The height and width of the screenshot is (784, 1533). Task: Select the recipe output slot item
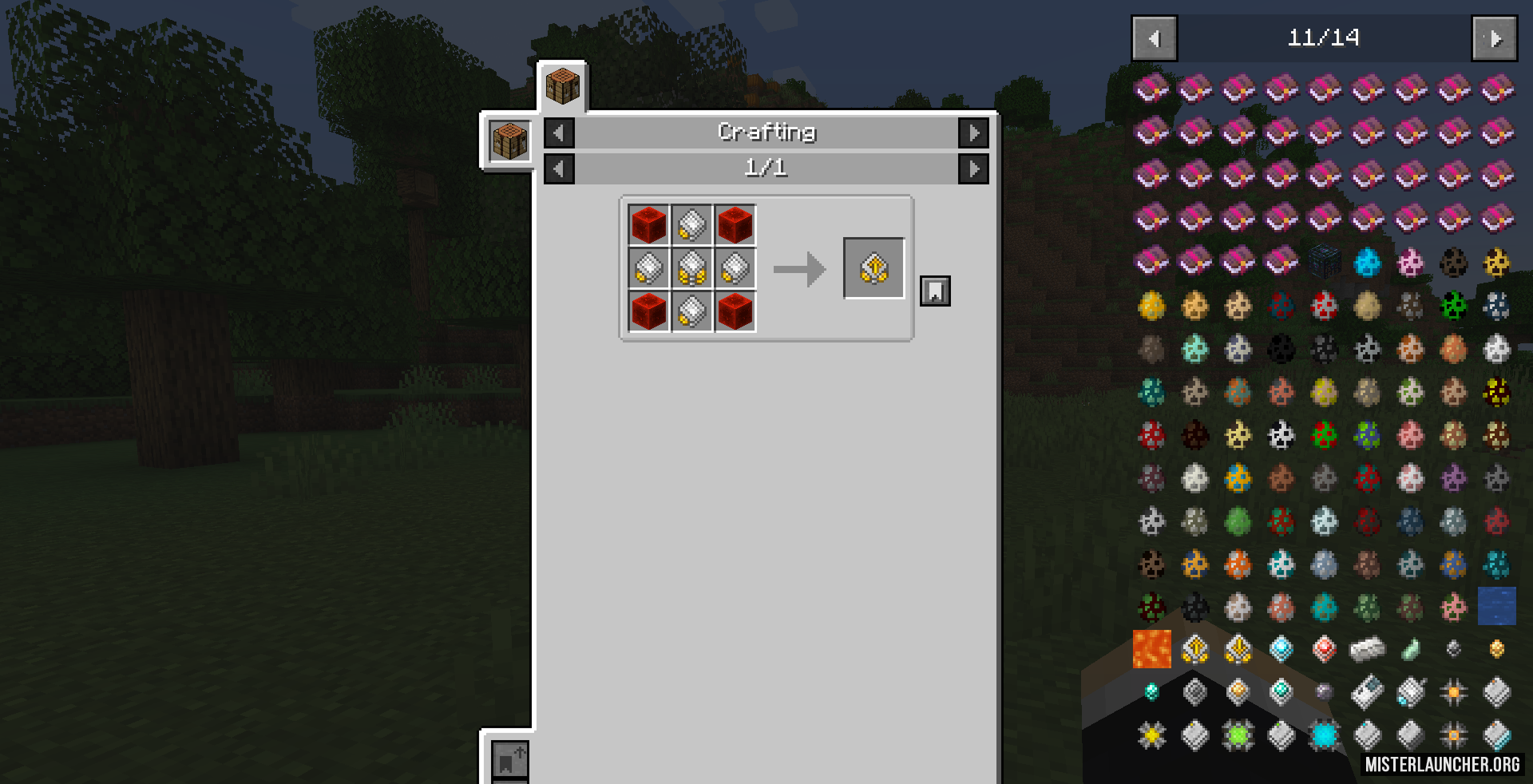coord(873,268)
